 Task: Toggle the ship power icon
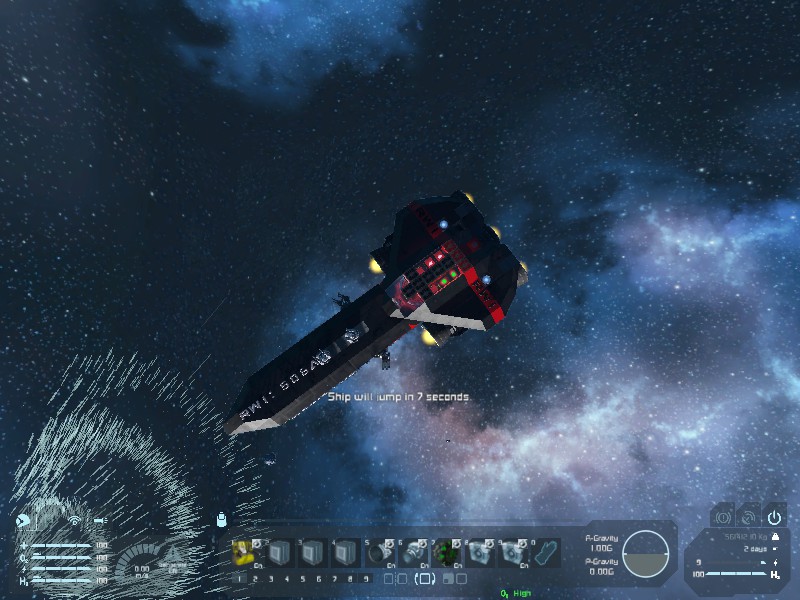(774, 517)
